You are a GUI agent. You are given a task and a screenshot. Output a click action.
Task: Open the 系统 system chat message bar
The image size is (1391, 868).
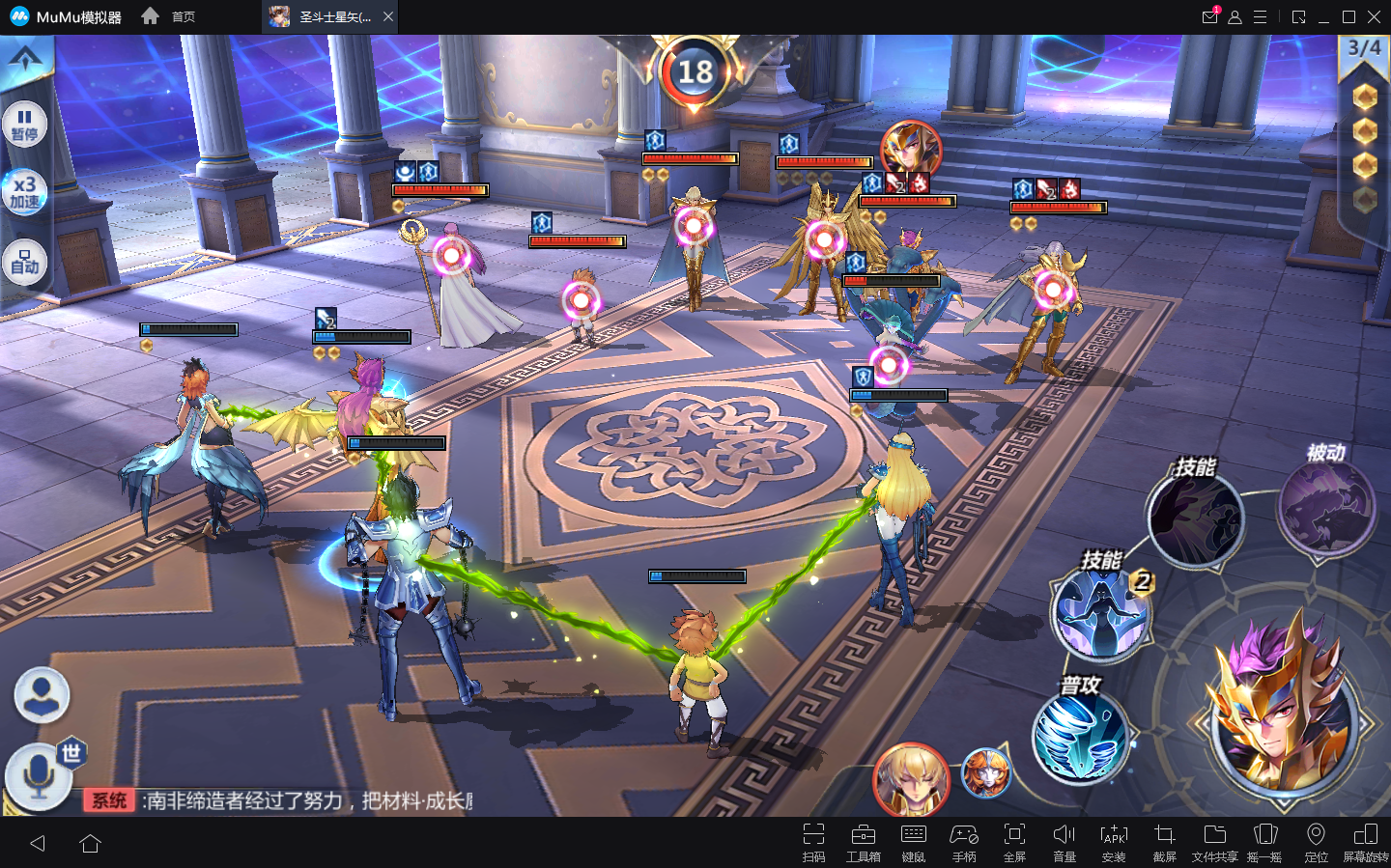point(280,800)
